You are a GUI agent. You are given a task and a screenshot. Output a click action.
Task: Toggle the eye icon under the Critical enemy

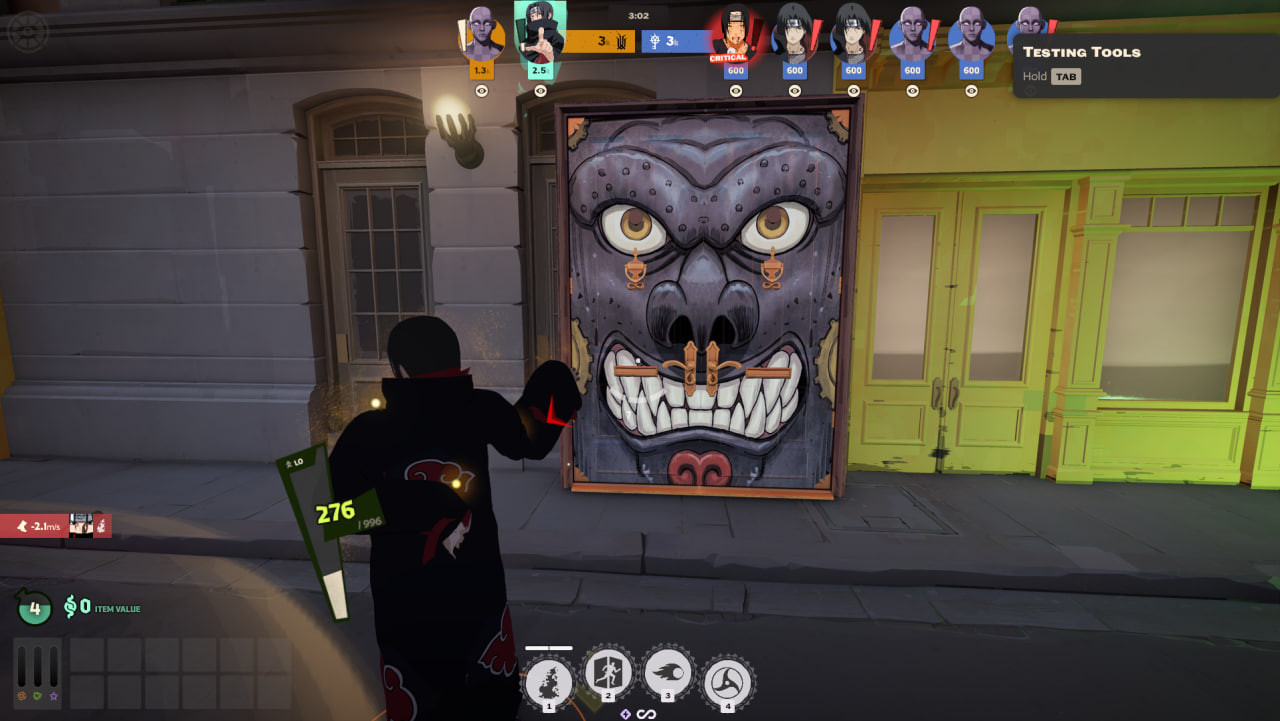(x=736, y=91)
